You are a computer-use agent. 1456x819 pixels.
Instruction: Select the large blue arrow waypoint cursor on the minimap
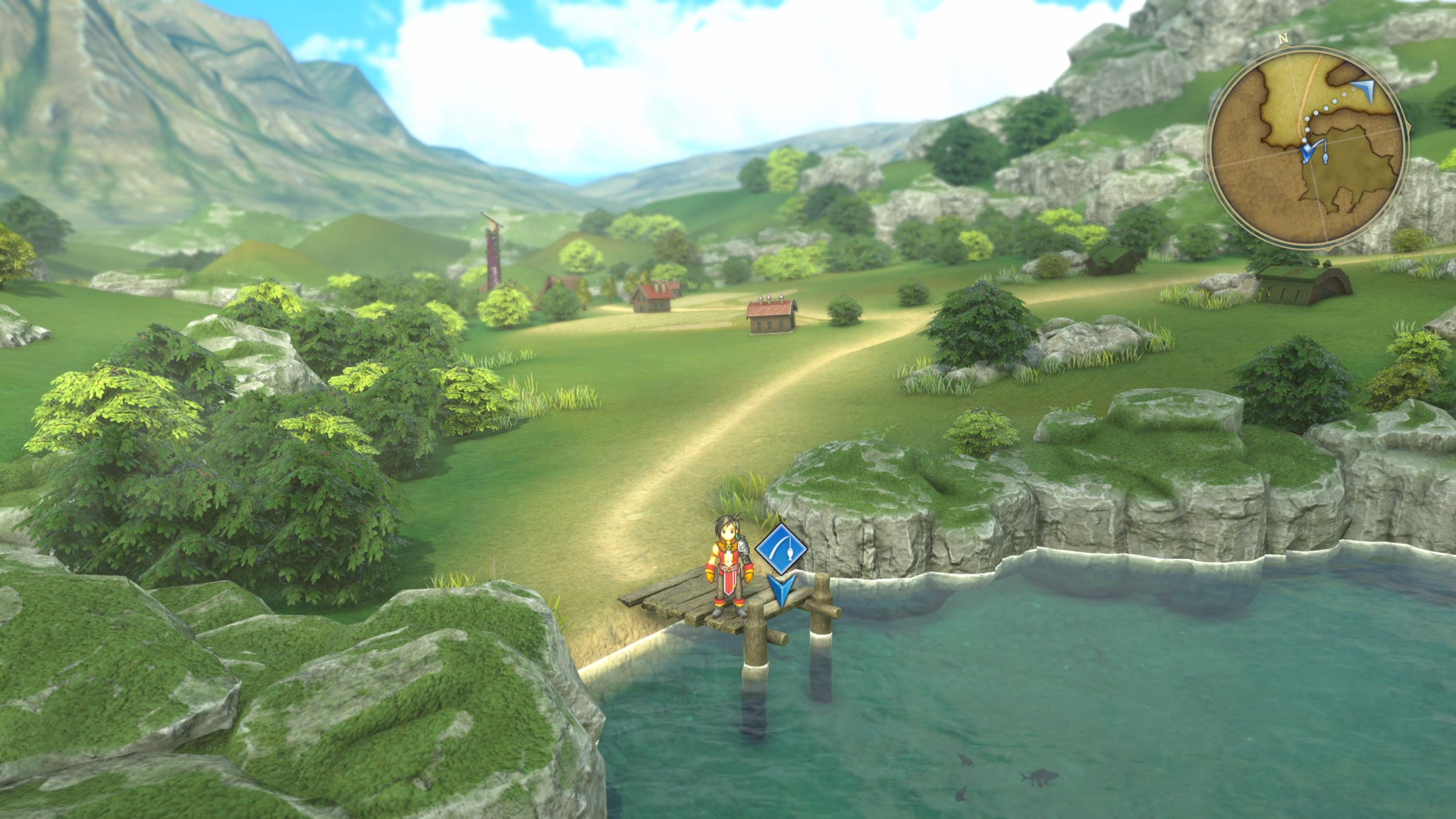(1367, 91)
